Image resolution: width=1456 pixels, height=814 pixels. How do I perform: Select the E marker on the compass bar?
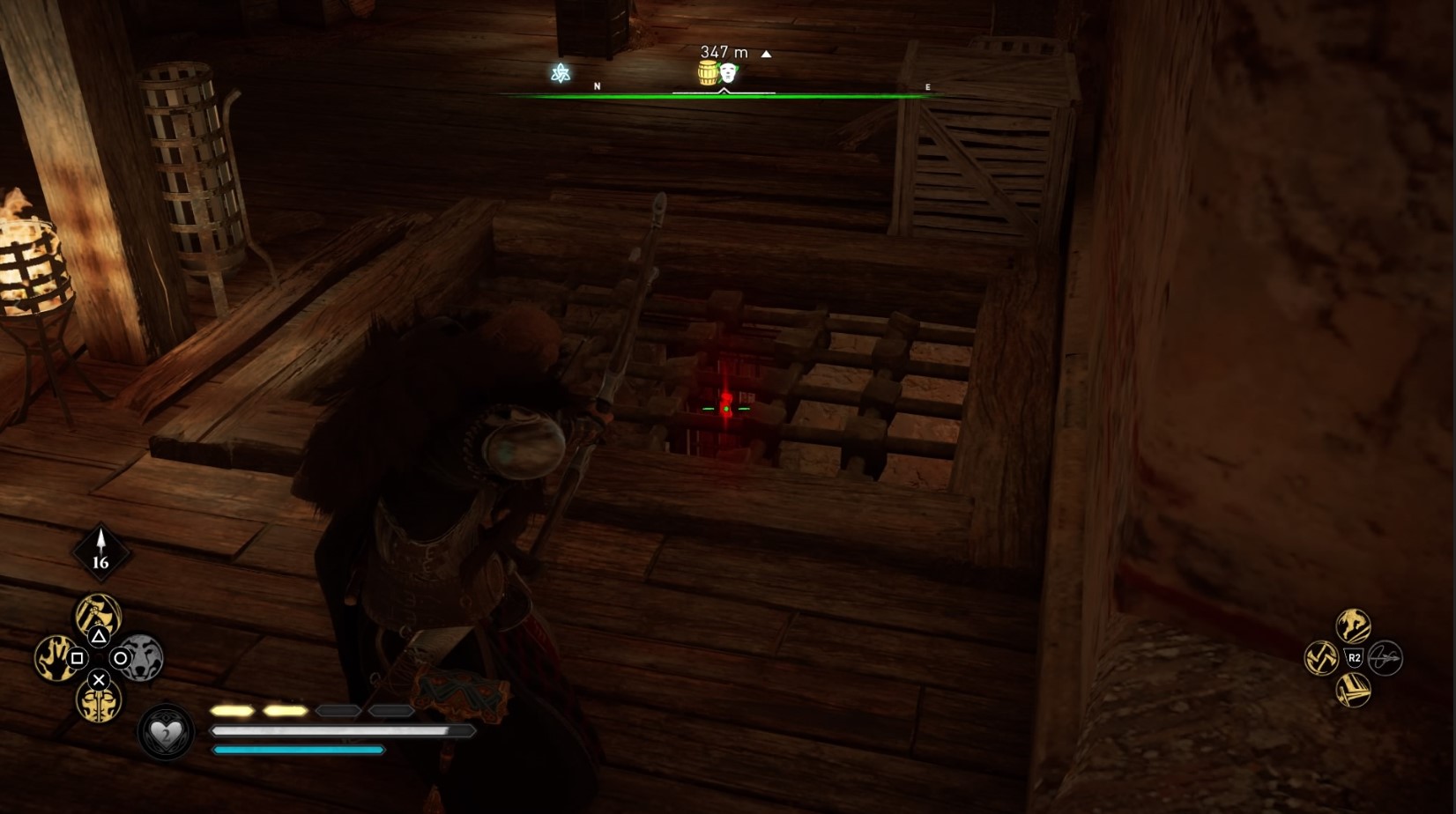click(x=926, y=86)
